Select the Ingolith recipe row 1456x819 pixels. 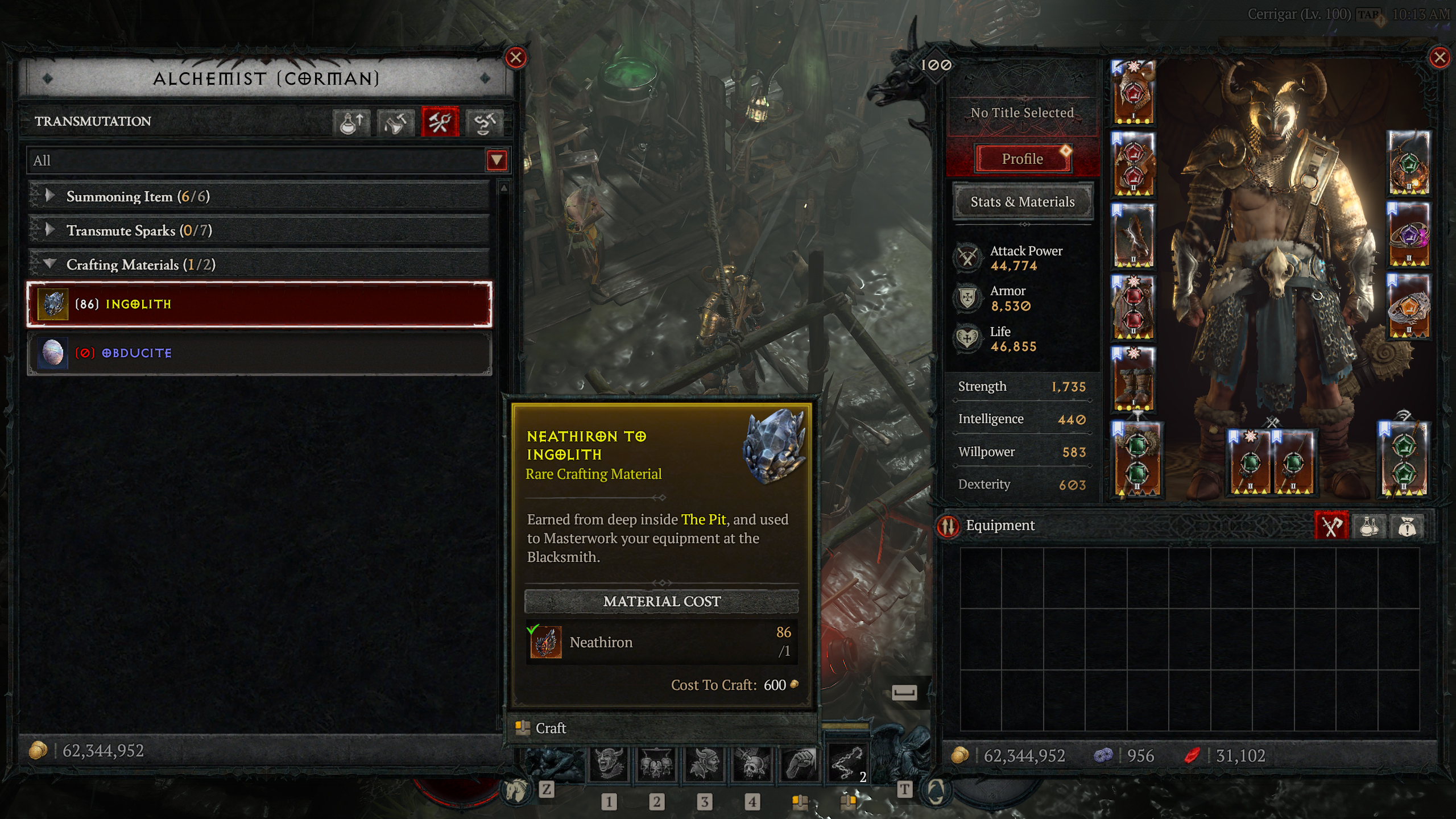[259, 304]
